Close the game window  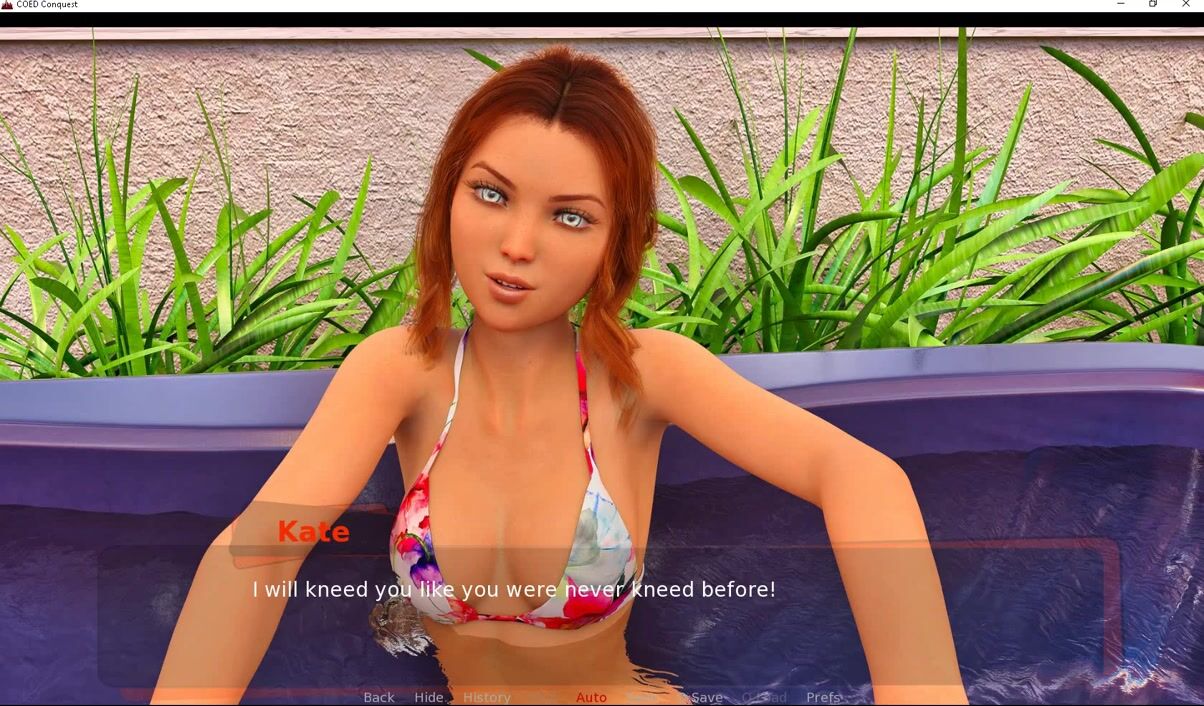coord(1186,5)
